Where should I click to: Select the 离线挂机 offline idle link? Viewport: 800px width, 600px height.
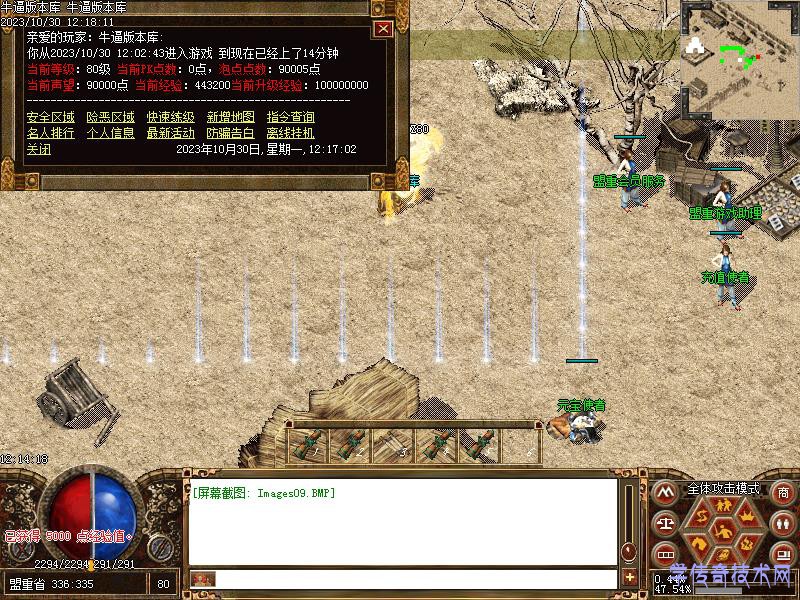tap(290, 132)
